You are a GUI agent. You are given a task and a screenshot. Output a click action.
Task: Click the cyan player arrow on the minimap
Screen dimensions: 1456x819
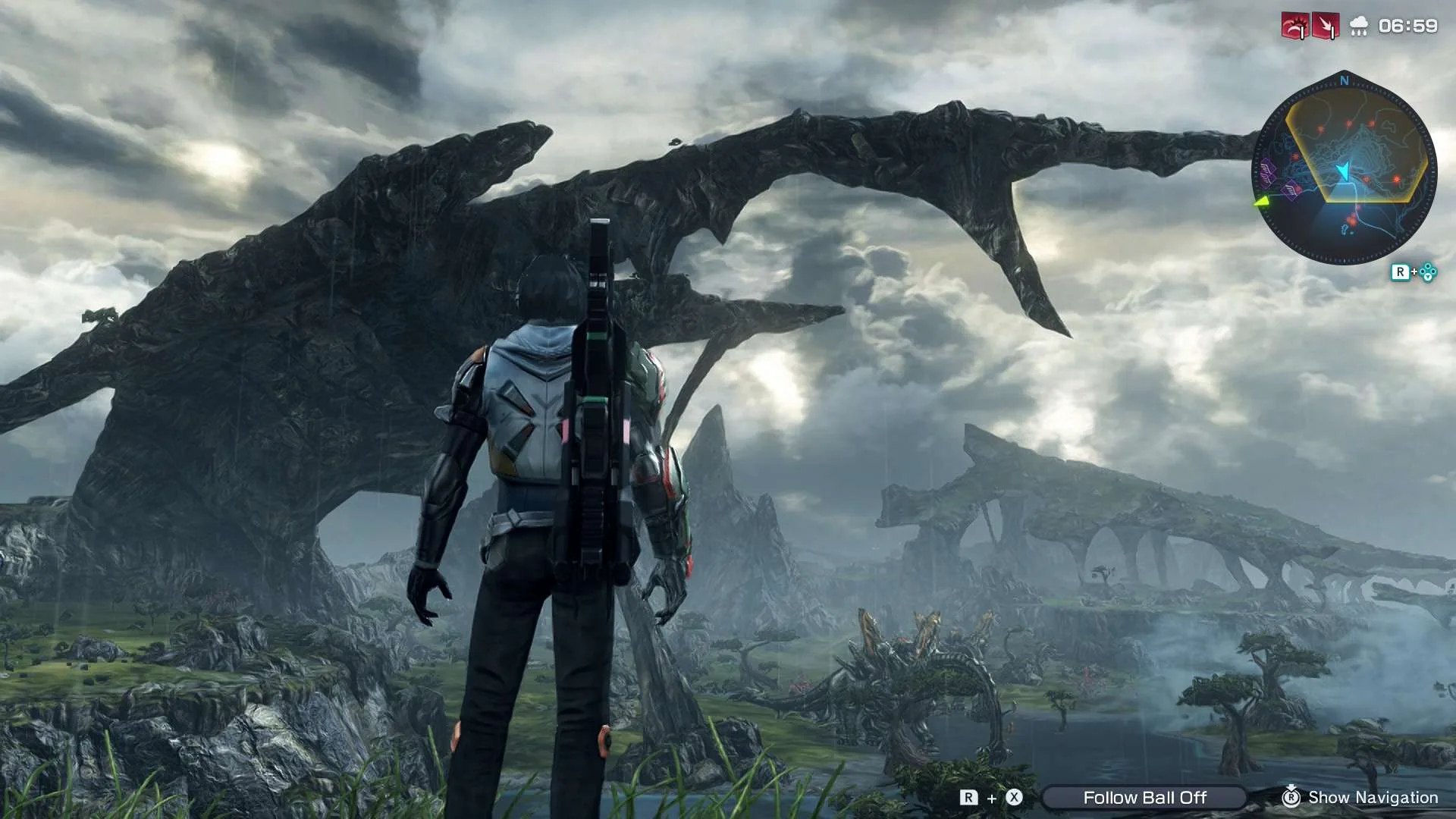(x=1344, y=171)
